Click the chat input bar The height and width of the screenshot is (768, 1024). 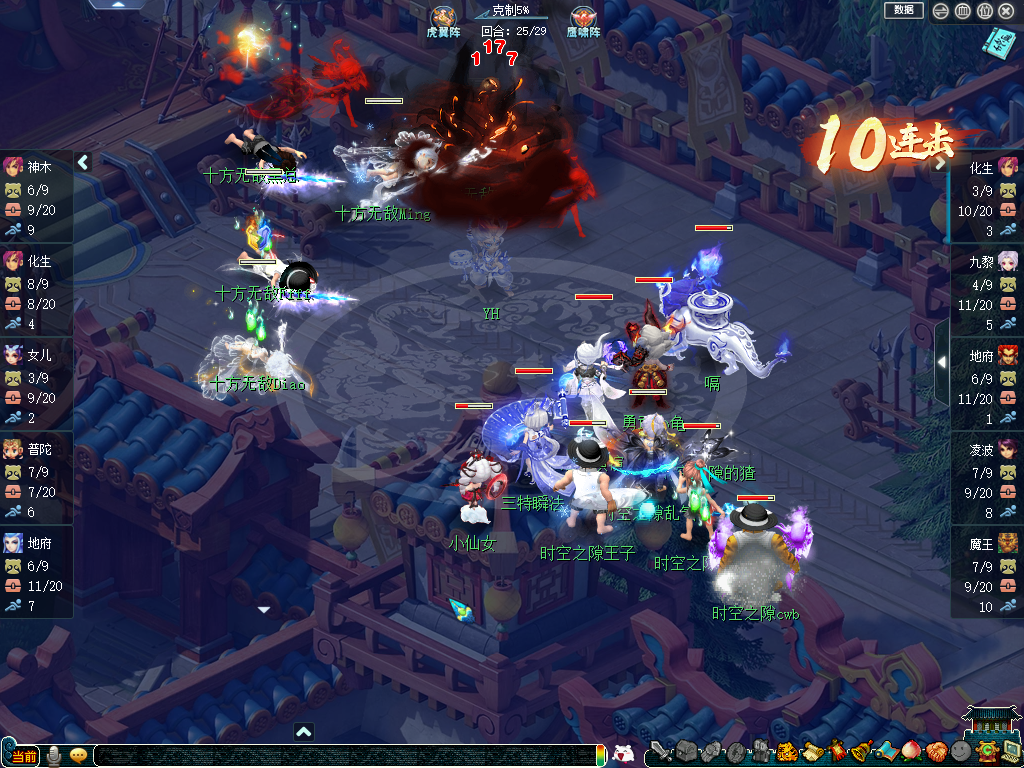click(x=340, y=756)
